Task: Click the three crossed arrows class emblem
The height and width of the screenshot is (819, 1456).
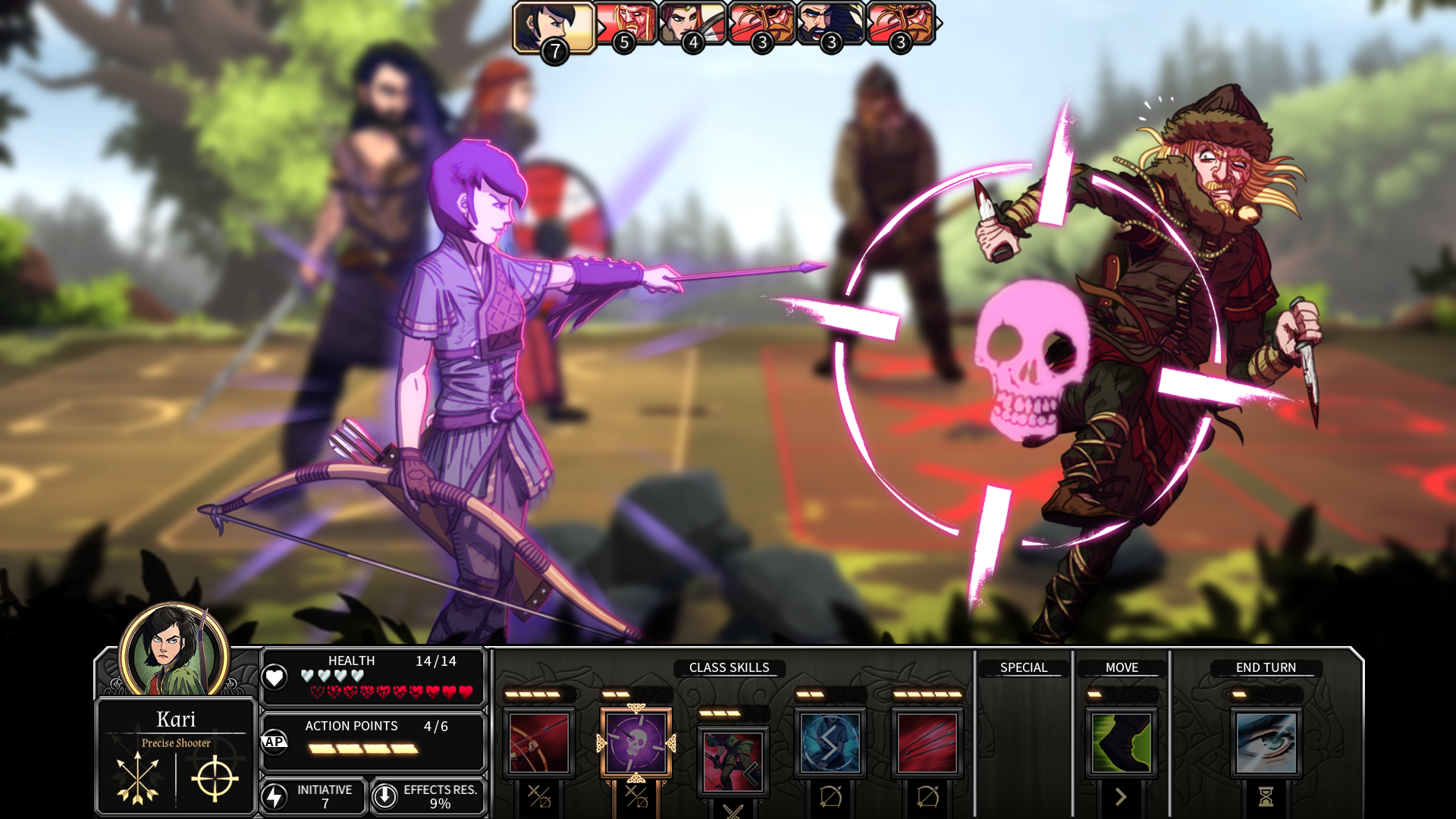Action: pos(137,778)
